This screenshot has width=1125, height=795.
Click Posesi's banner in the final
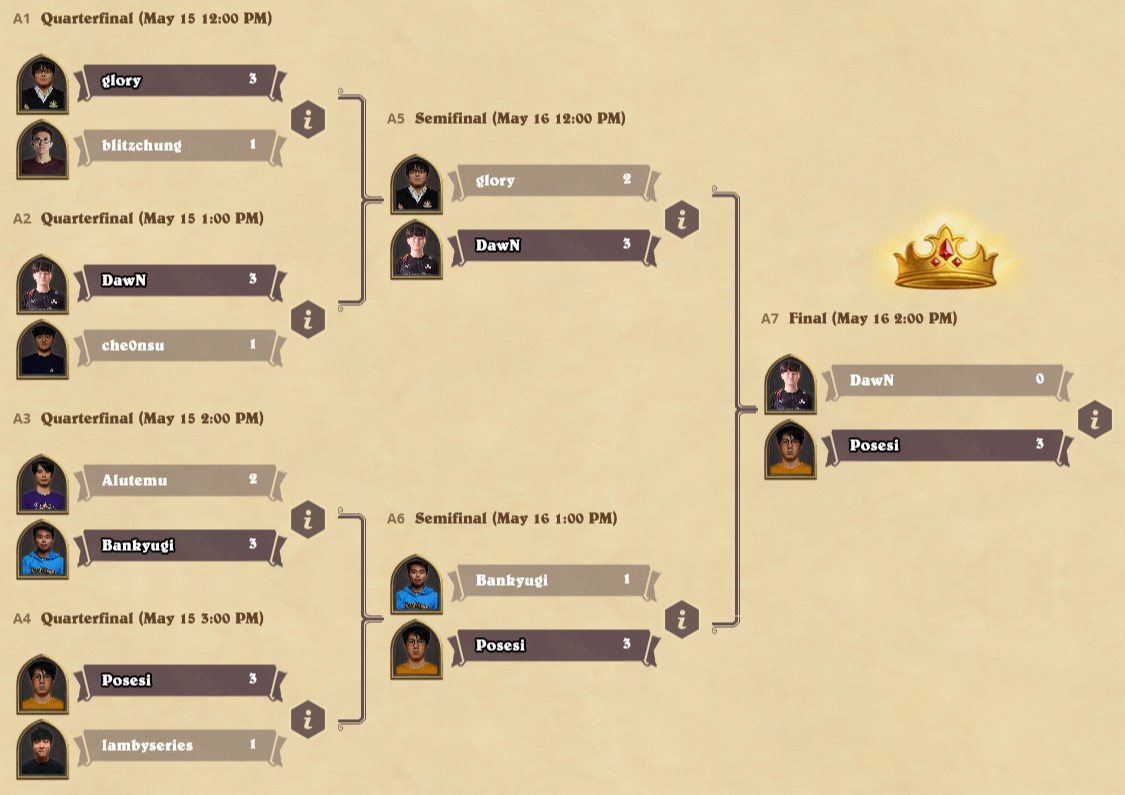click(x=945, y=446)
